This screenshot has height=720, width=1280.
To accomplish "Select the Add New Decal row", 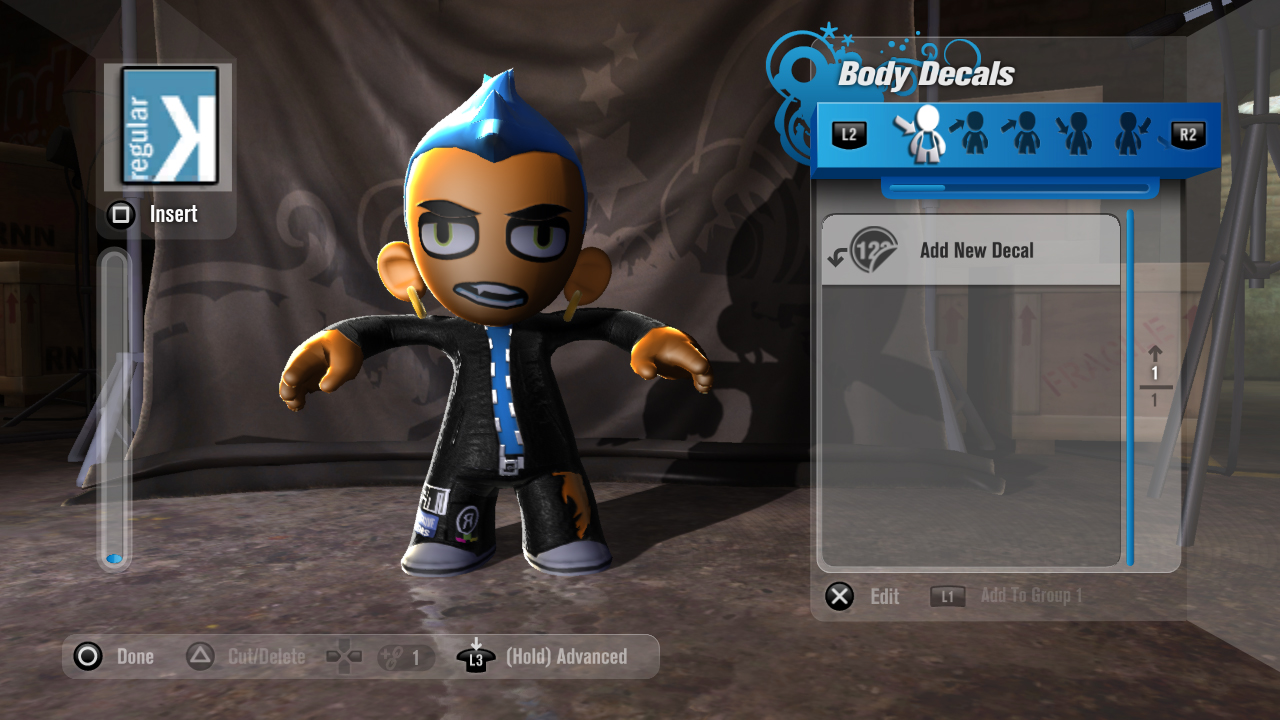I will coord(970,251).
